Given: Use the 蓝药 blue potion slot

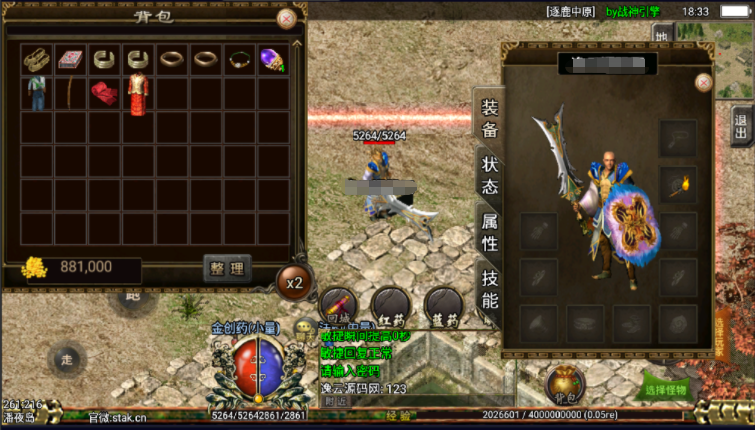Looking at the screenshot, I should click(x=443, y=305).
